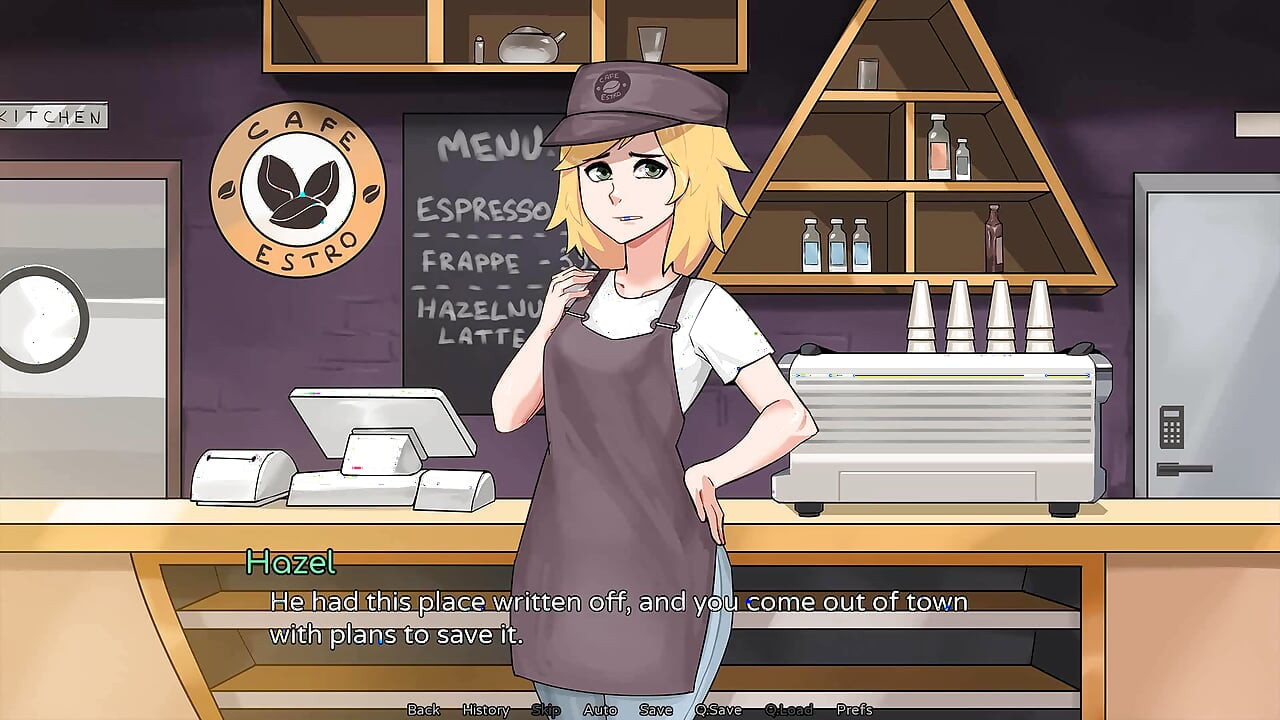Enable Auto-read mode
The width and height of the screenshot is (1280, 720).
(x=601, y=710)
